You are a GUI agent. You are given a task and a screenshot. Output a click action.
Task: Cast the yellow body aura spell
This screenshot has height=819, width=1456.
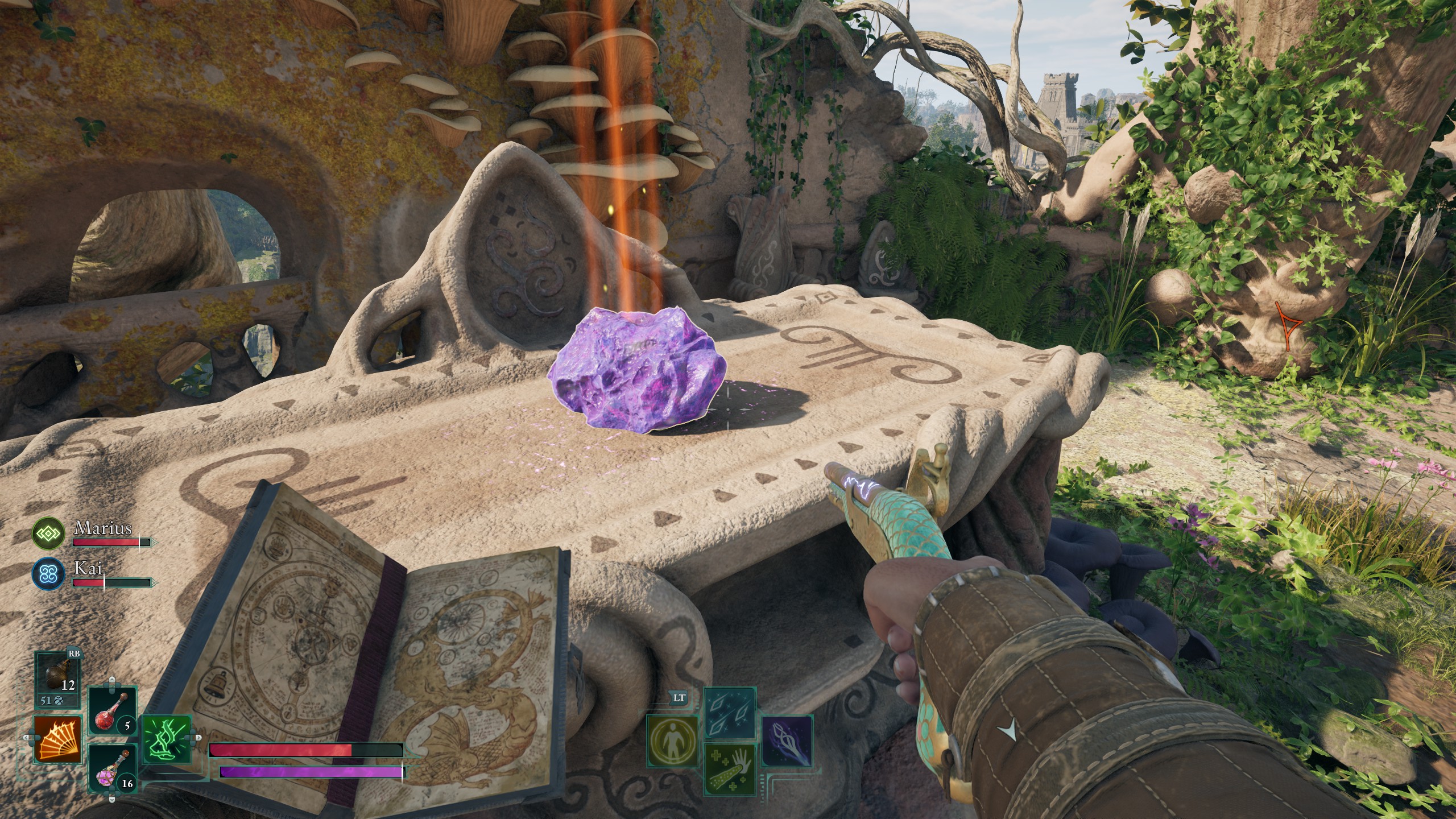[x=673, y=739]
